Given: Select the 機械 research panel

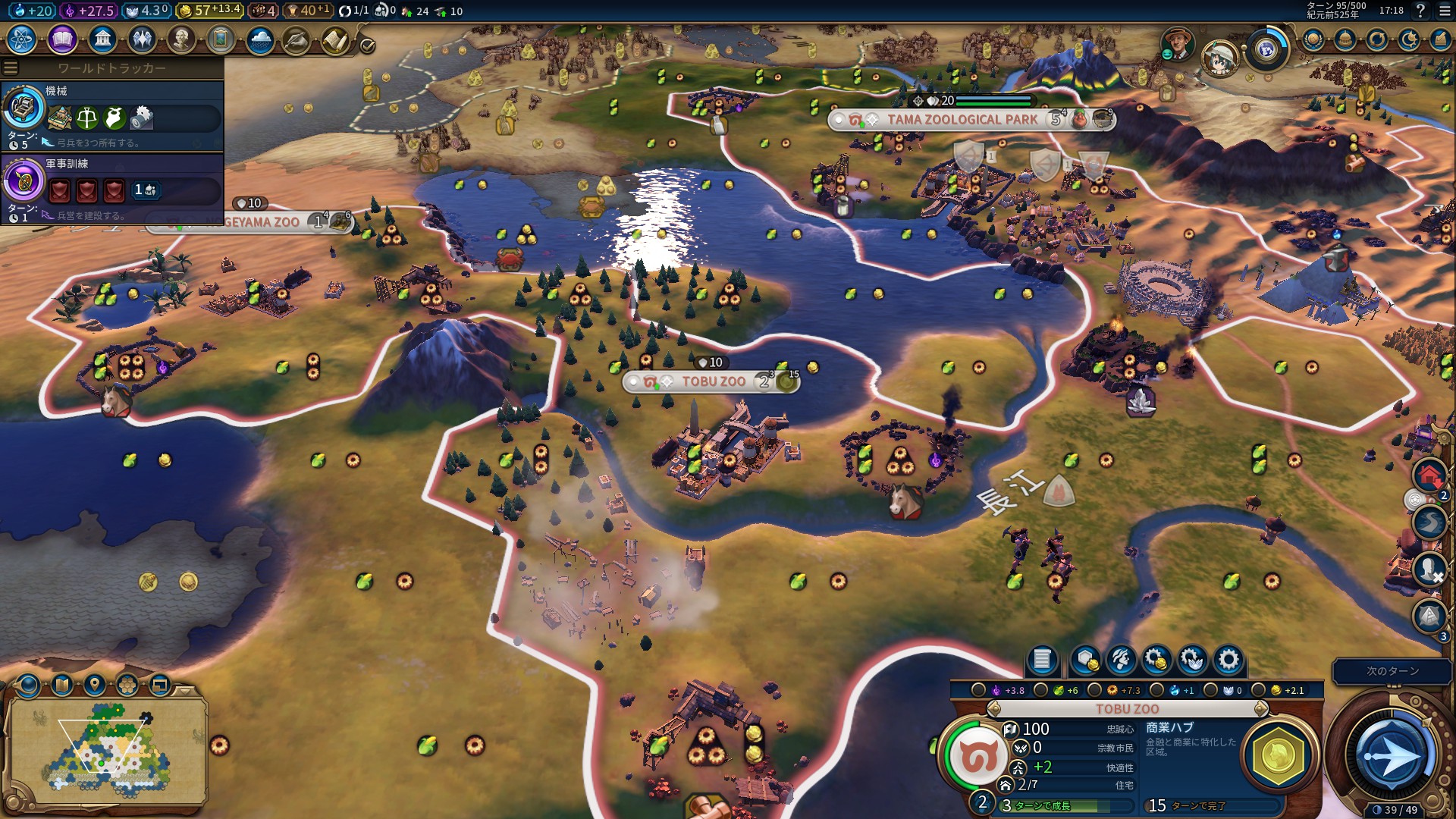Looking at the screenshot, I should [x=114, y=115].
